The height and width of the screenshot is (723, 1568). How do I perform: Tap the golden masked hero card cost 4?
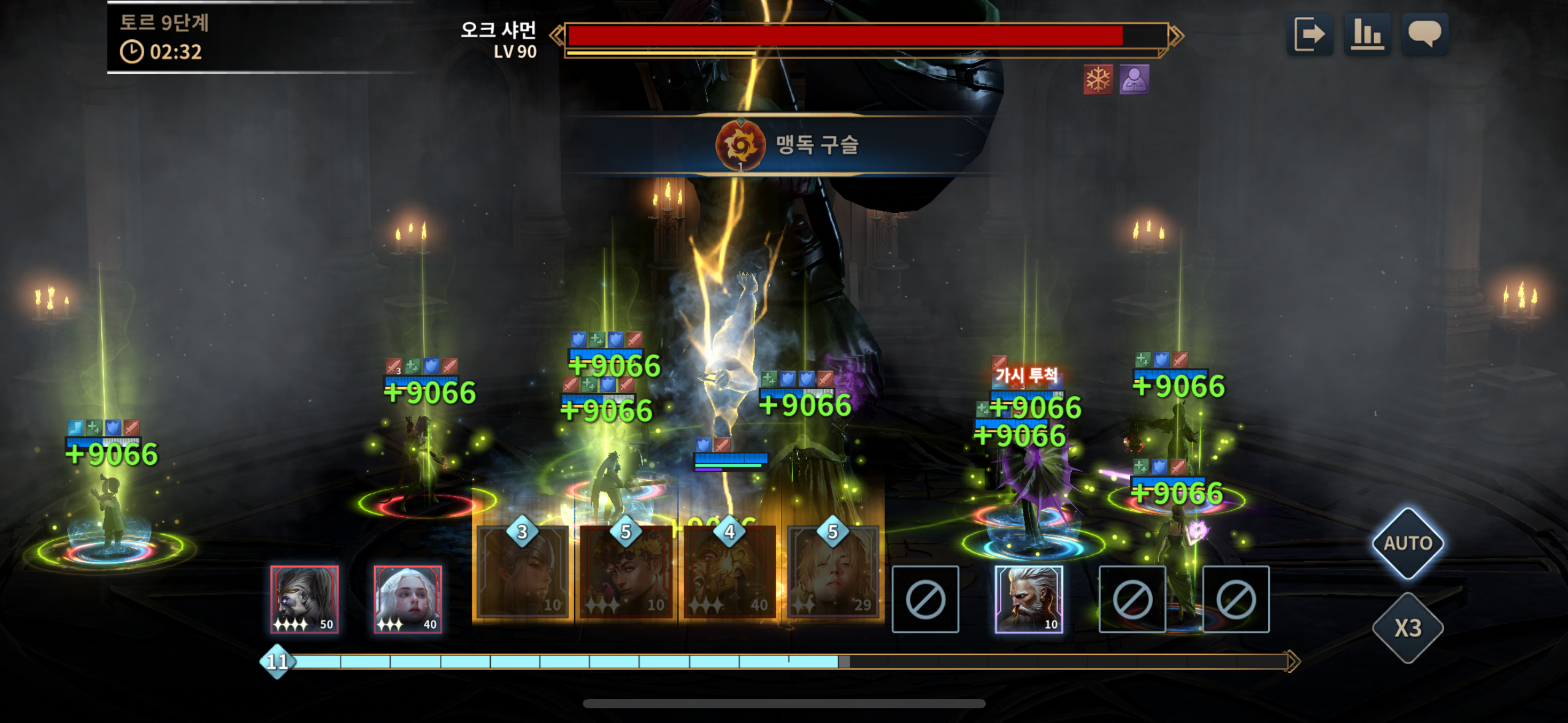[729, 573]
